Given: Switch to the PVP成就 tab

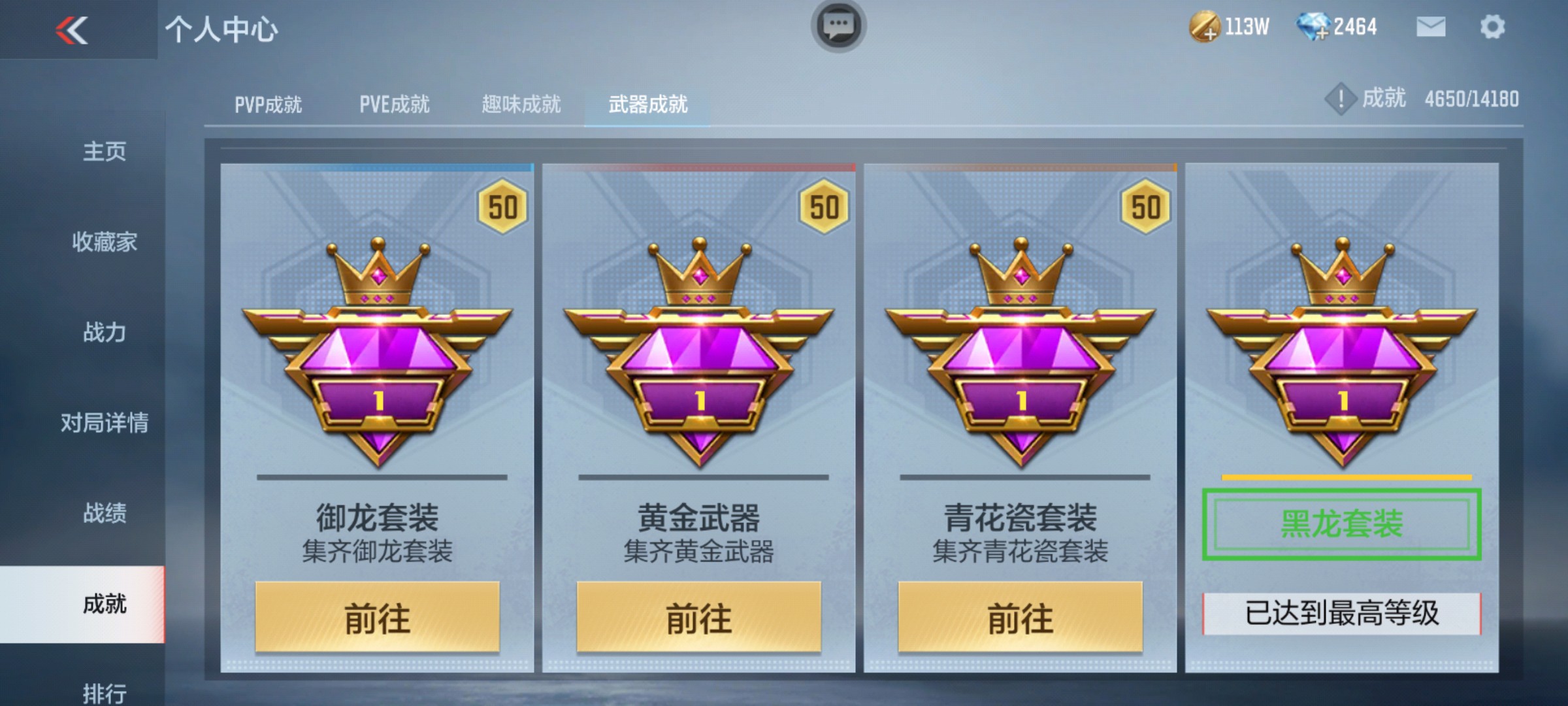Looking at the screenshot, I should (269, 103).
